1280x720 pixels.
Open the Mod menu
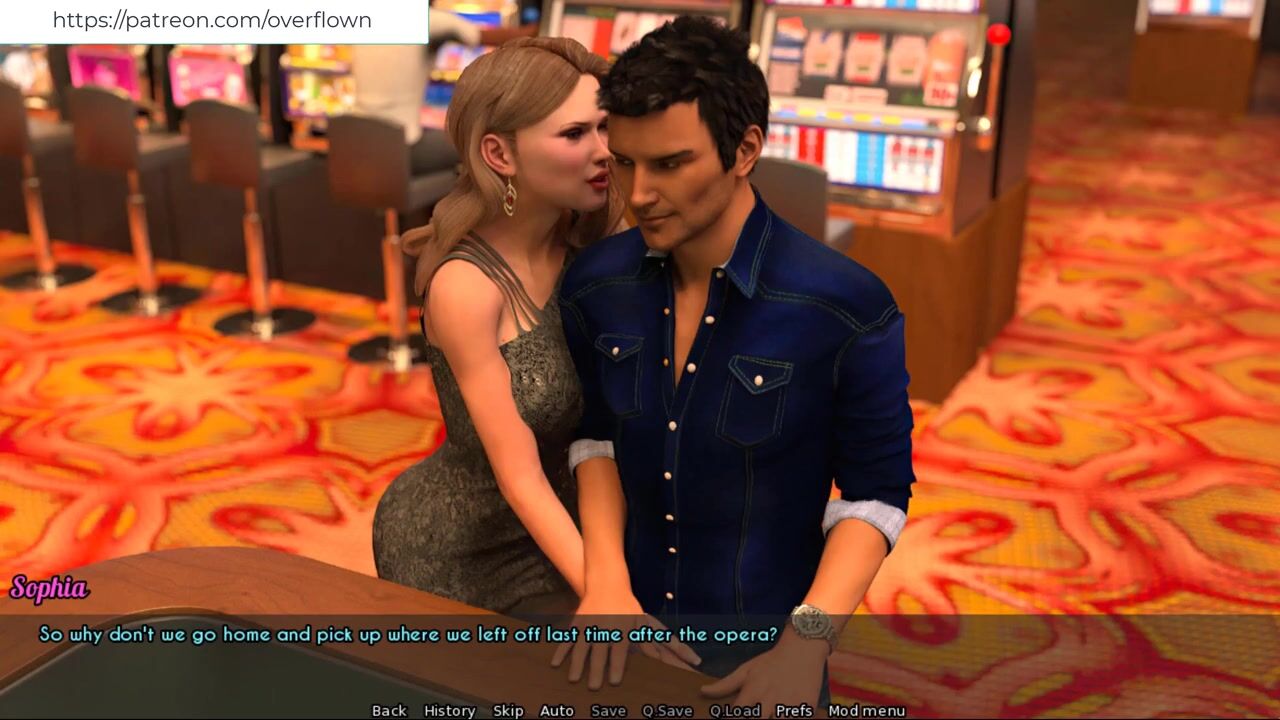click(x=867, y=710)
